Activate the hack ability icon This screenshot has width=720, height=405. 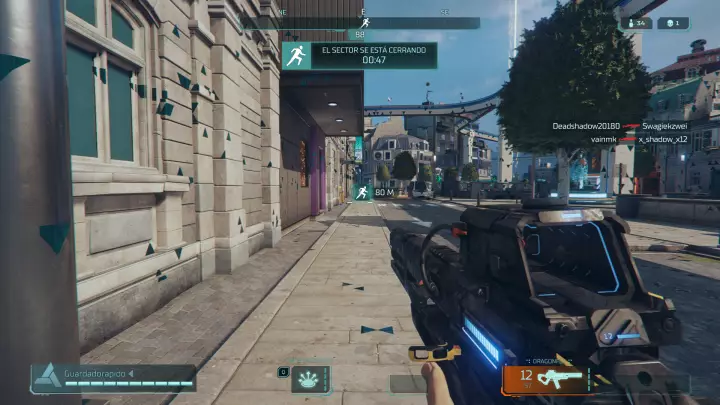click(311, 377)
